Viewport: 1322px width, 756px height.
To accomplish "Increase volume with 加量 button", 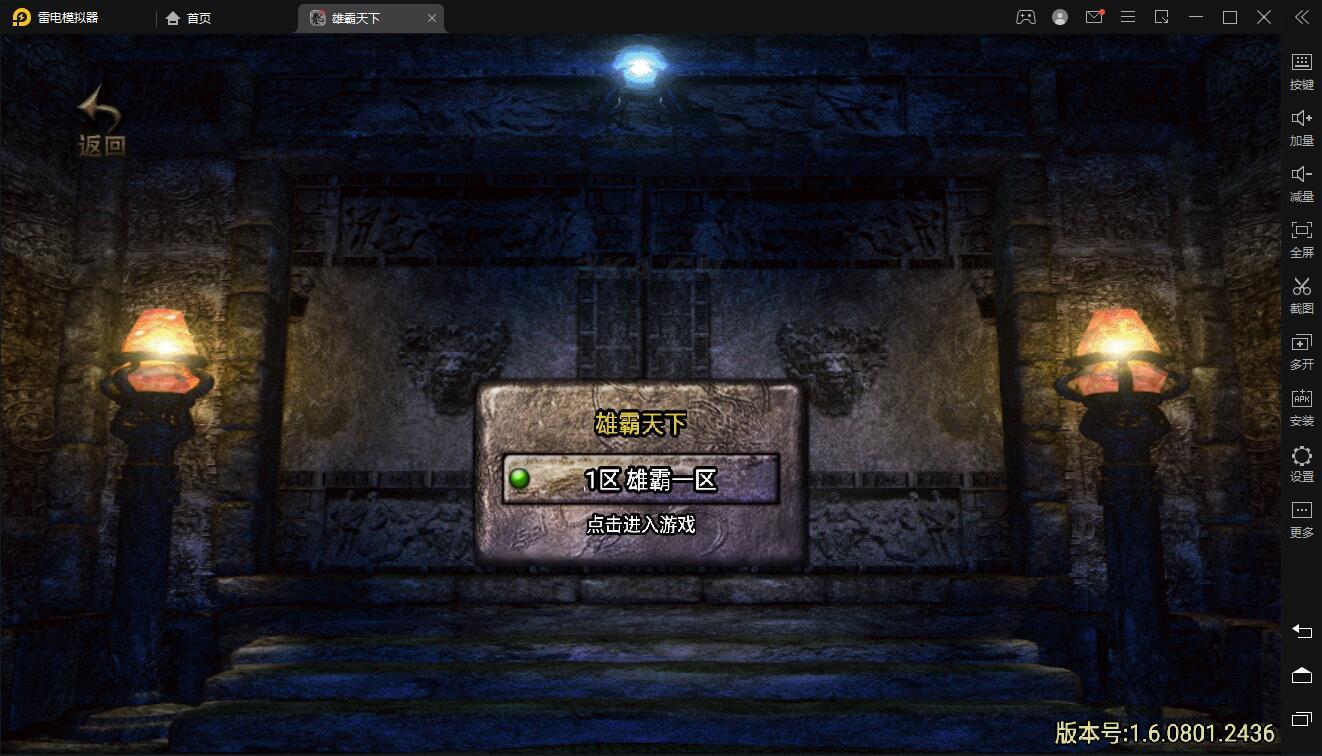I will 1301,126.
